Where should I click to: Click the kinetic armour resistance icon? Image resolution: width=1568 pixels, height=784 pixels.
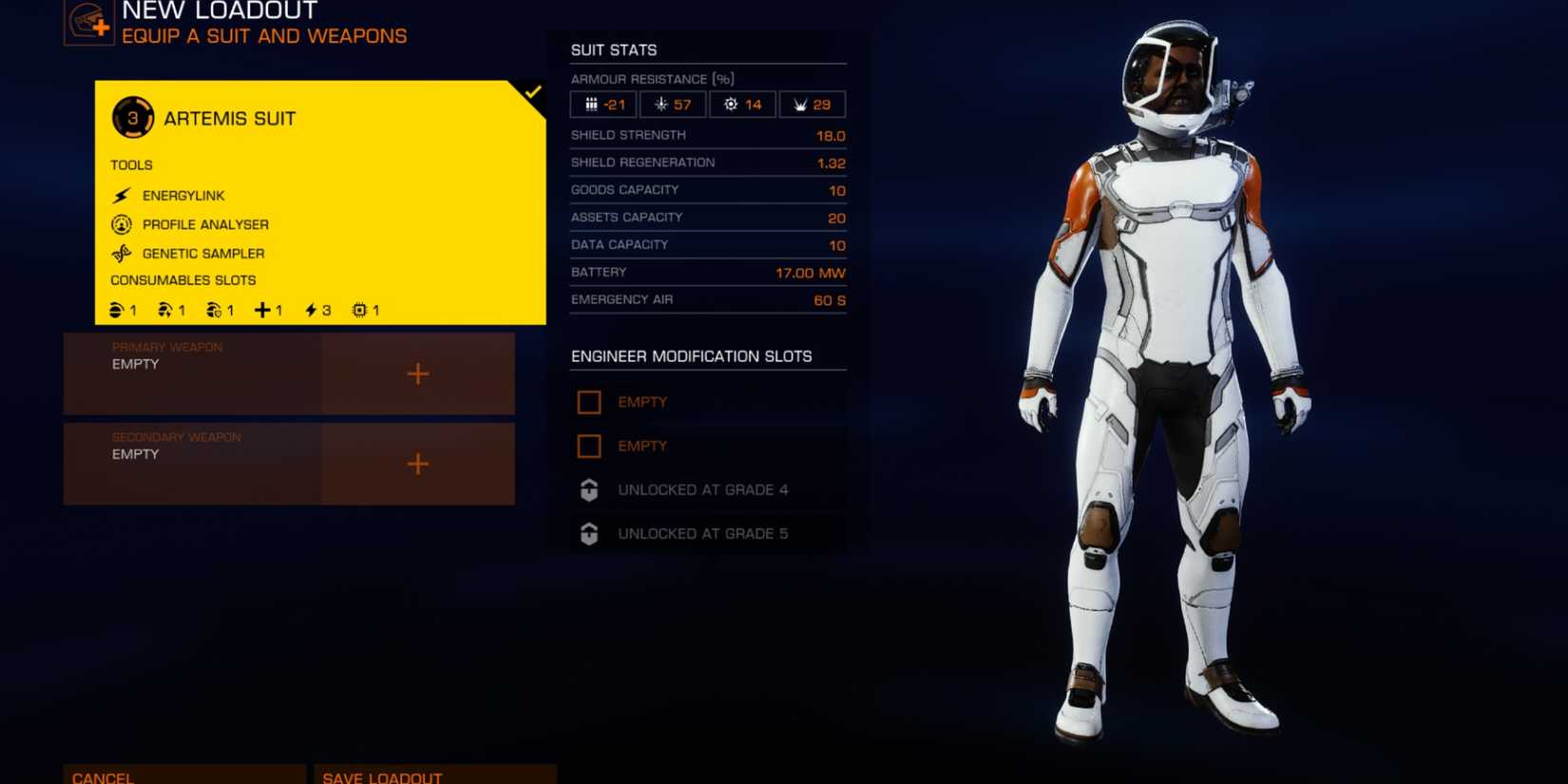[592, 105]
